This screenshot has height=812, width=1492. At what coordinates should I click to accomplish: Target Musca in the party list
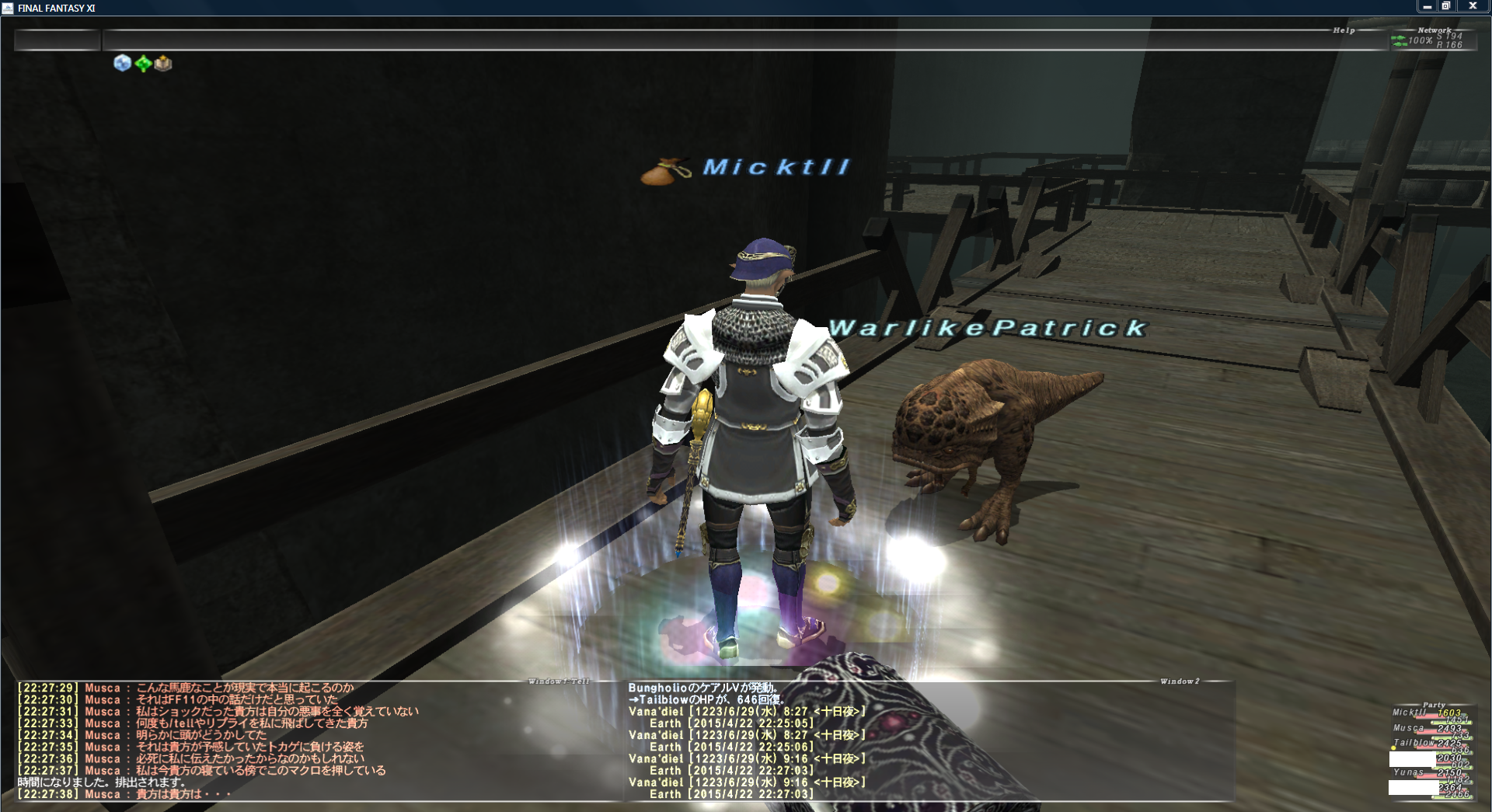coord(1409,728)
